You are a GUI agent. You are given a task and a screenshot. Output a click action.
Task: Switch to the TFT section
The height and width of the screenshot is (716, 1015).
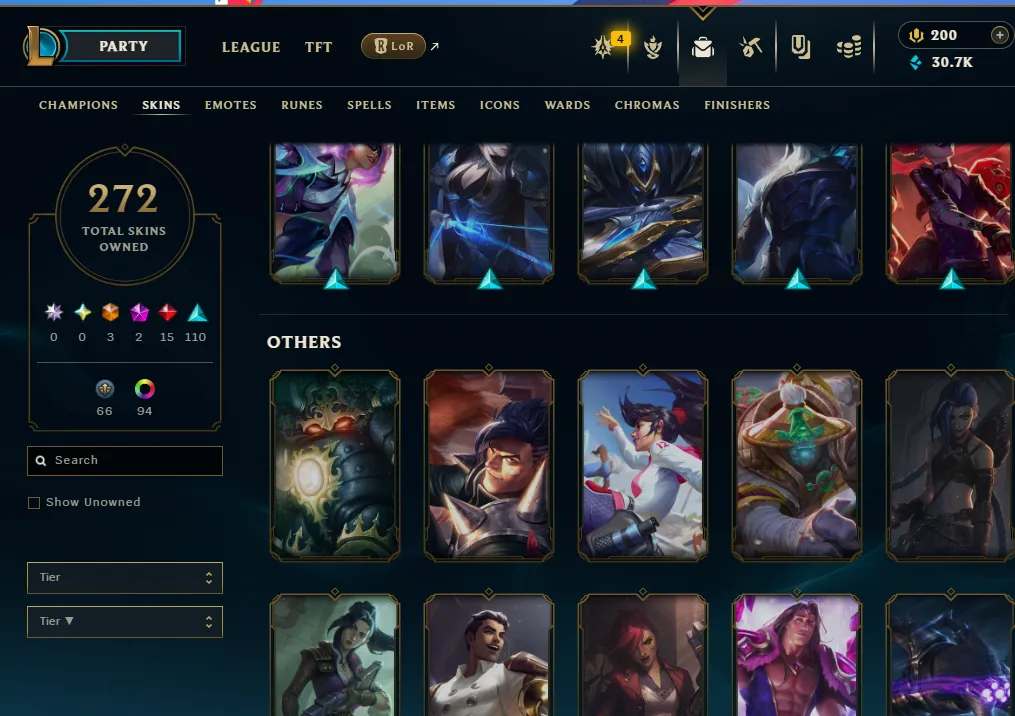pos(318,47)
